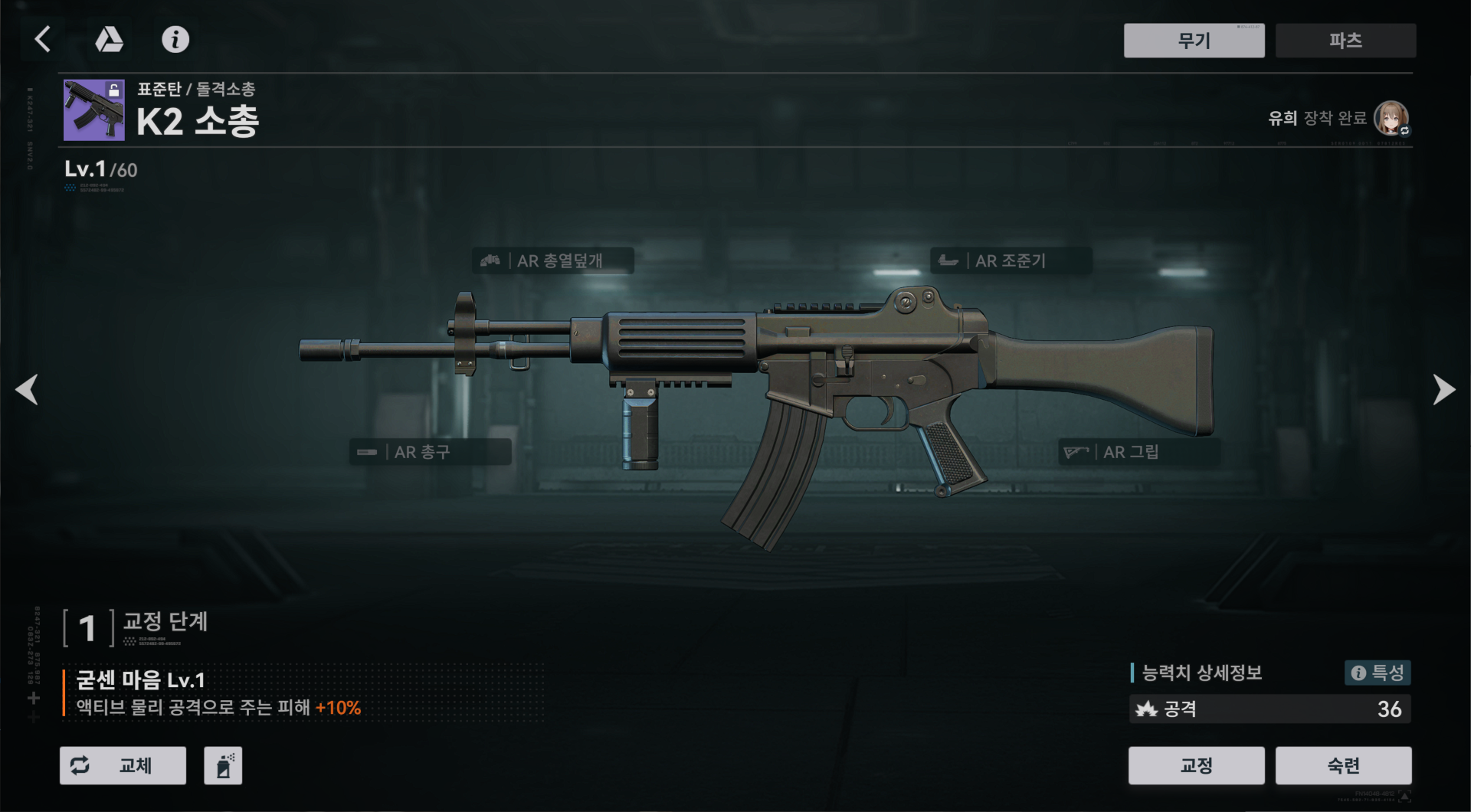The height and width of the screenshot is (812, 1471).
Task: Choose the AR 그립 attachment slot
Action: (x=1138, y=452)
